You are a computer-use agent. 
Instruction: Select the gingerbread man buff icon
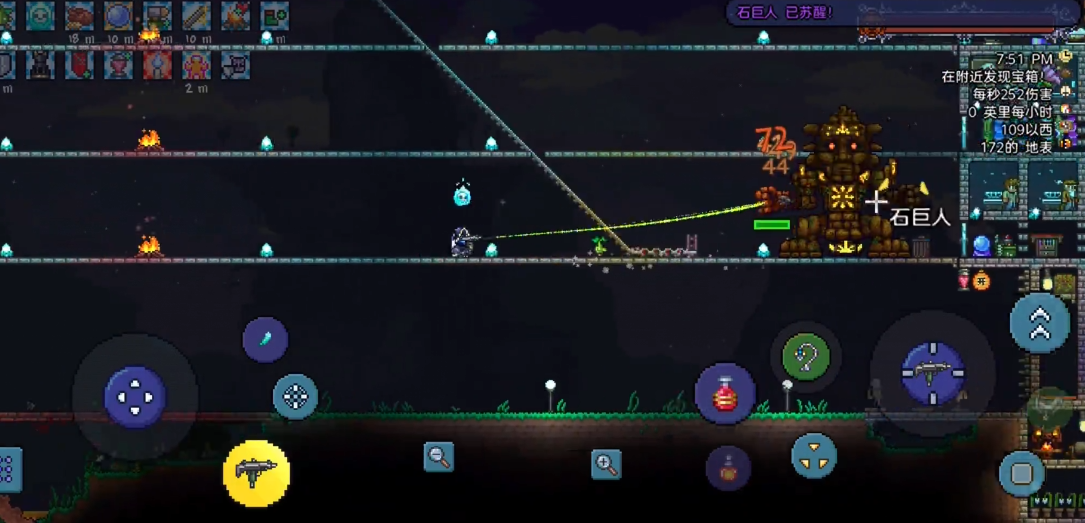(x=197, y=65)
